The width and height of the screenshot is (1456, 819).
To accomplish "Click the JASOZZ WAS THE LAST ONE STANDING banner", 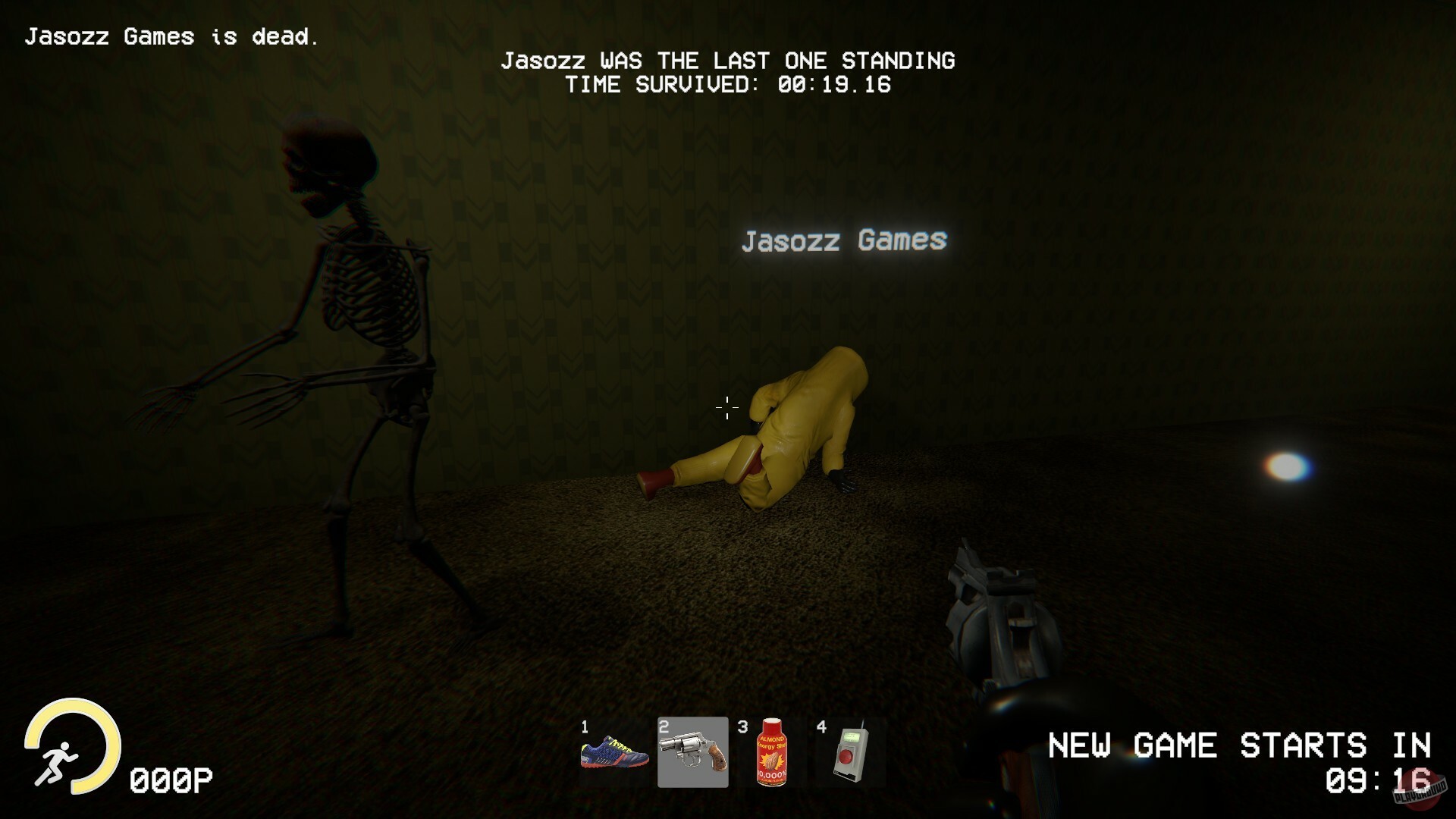I will coord(730,61).
